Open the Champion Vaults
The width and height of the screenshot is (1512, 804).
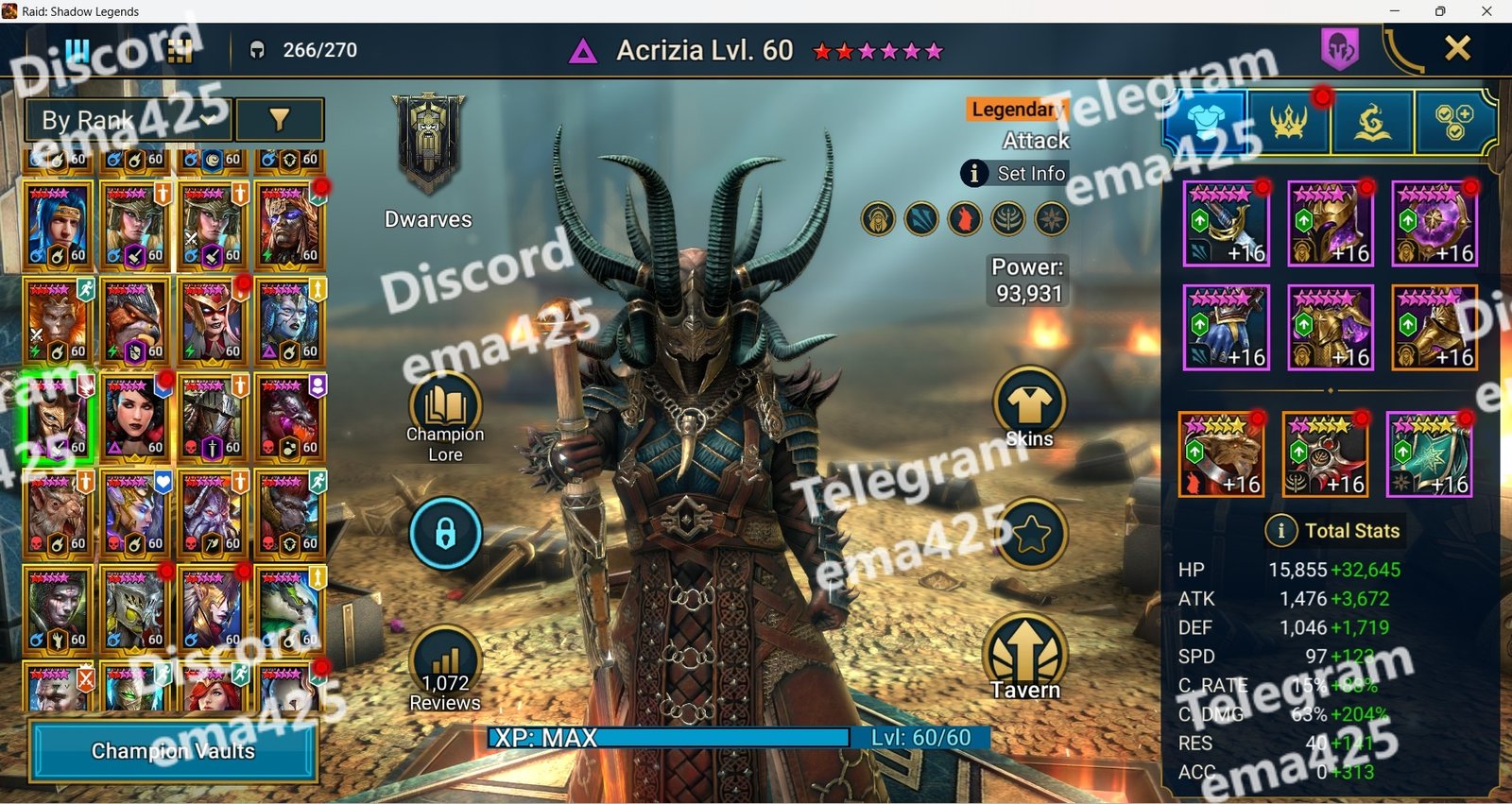[173, 751]
